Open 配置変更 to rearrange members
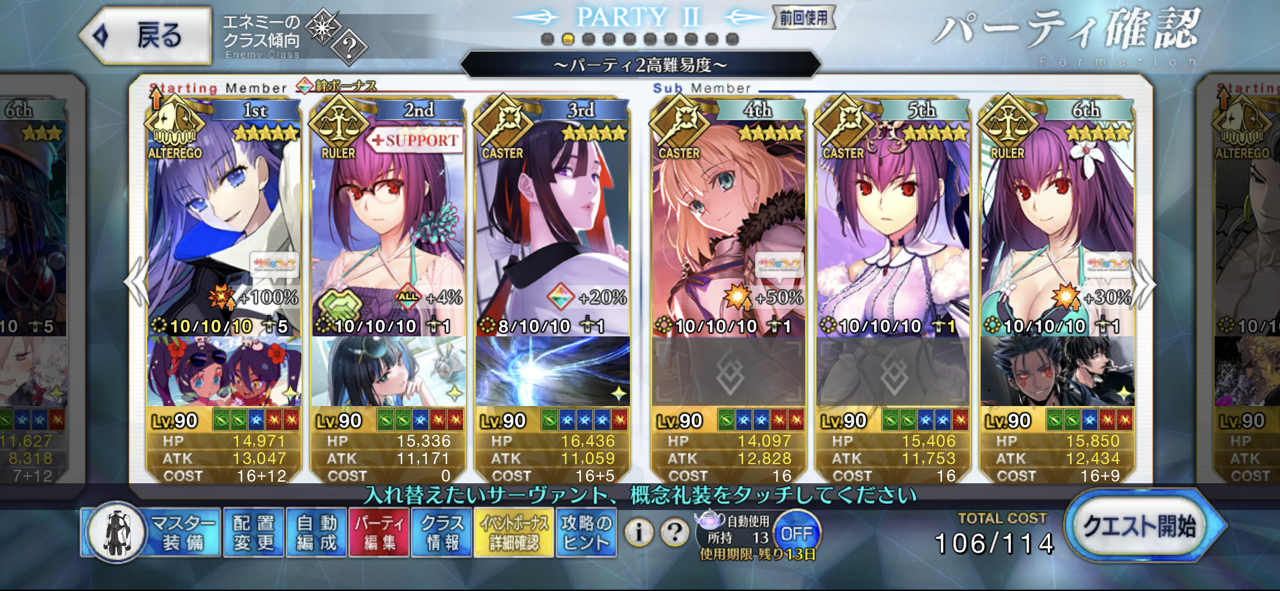 (252, 533)
